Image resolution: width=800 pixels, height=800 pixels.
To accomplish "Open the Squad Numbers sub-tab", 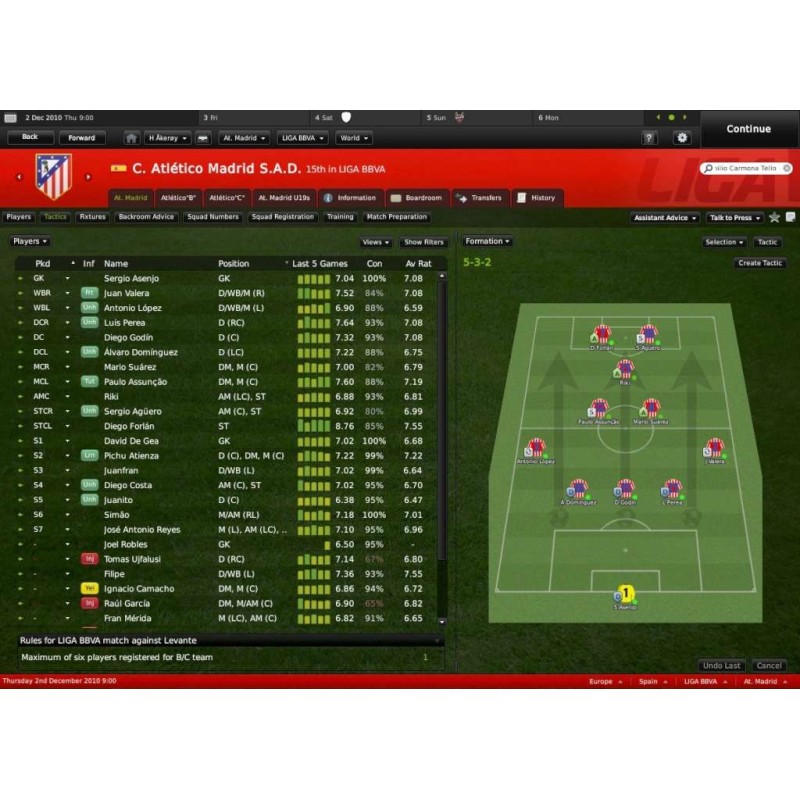I will point(213,217).
